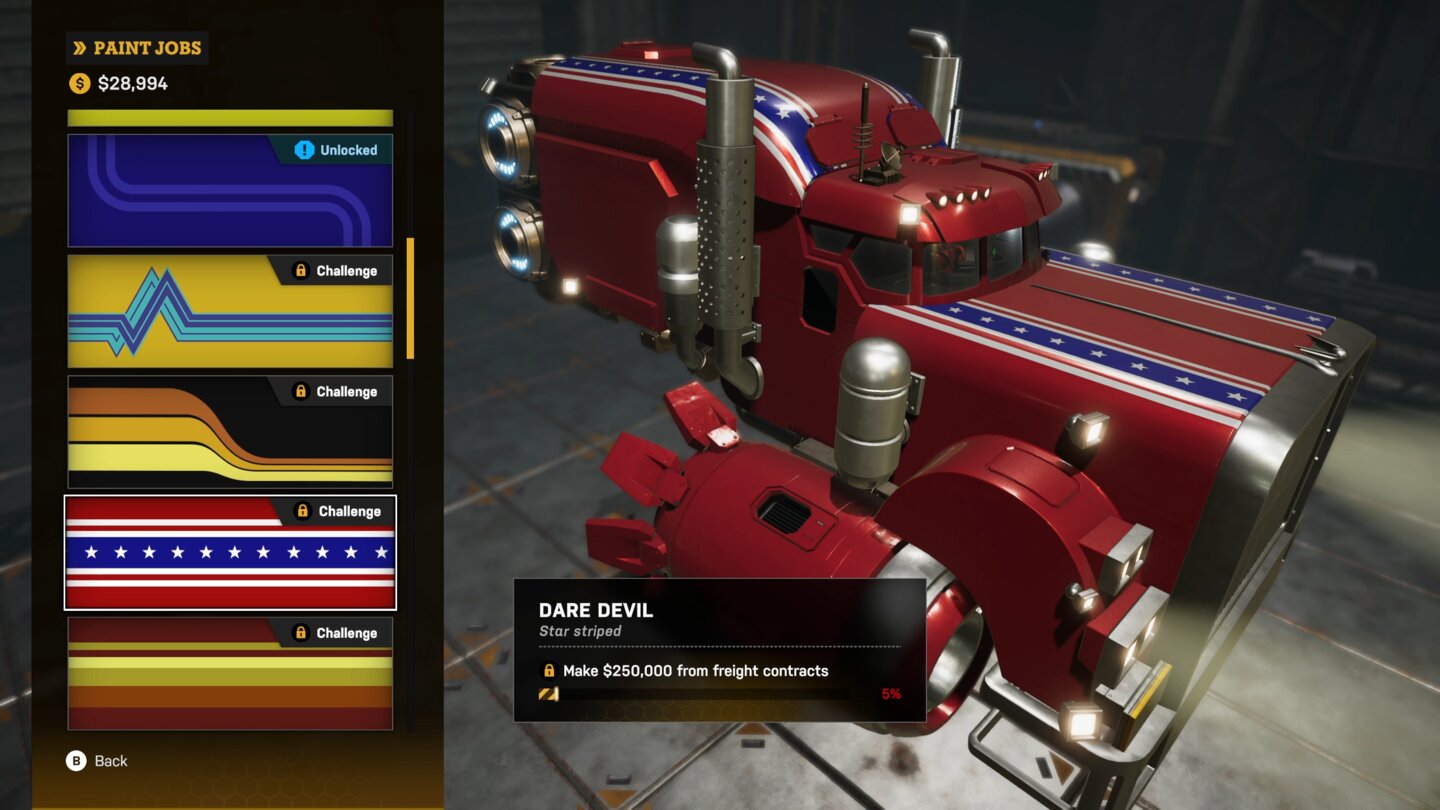The width and height of the screenshot is (1440, 810).
Task: Select the bottom red striped Challenge paint job
Action: (228, 672)
